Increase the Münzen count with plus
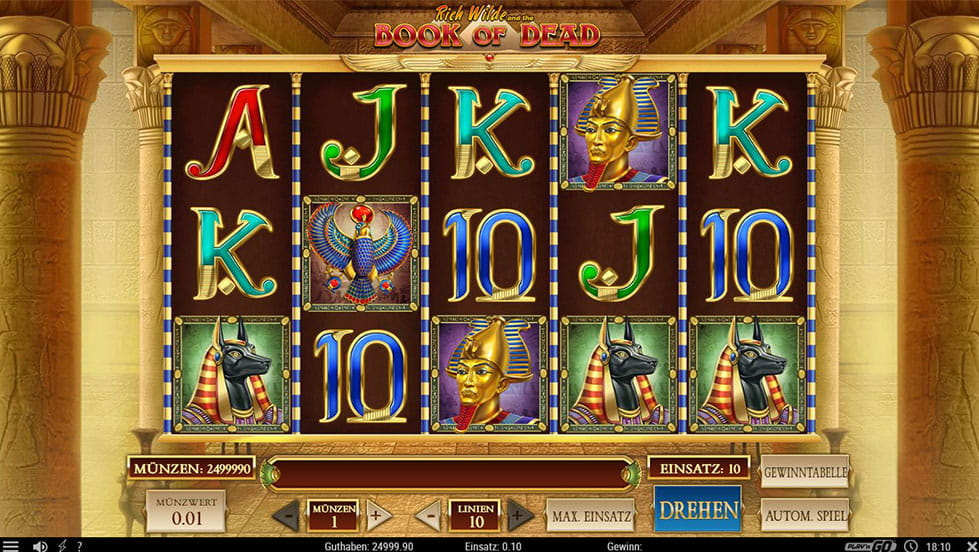Viewport: 979px width, 552px height. [377, 517]
